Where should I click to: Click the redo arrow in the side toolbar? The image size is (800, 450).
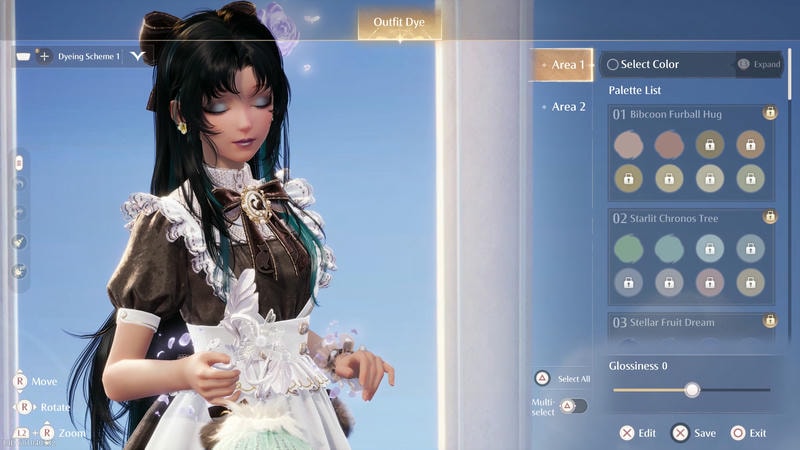(x=18, y=212)
